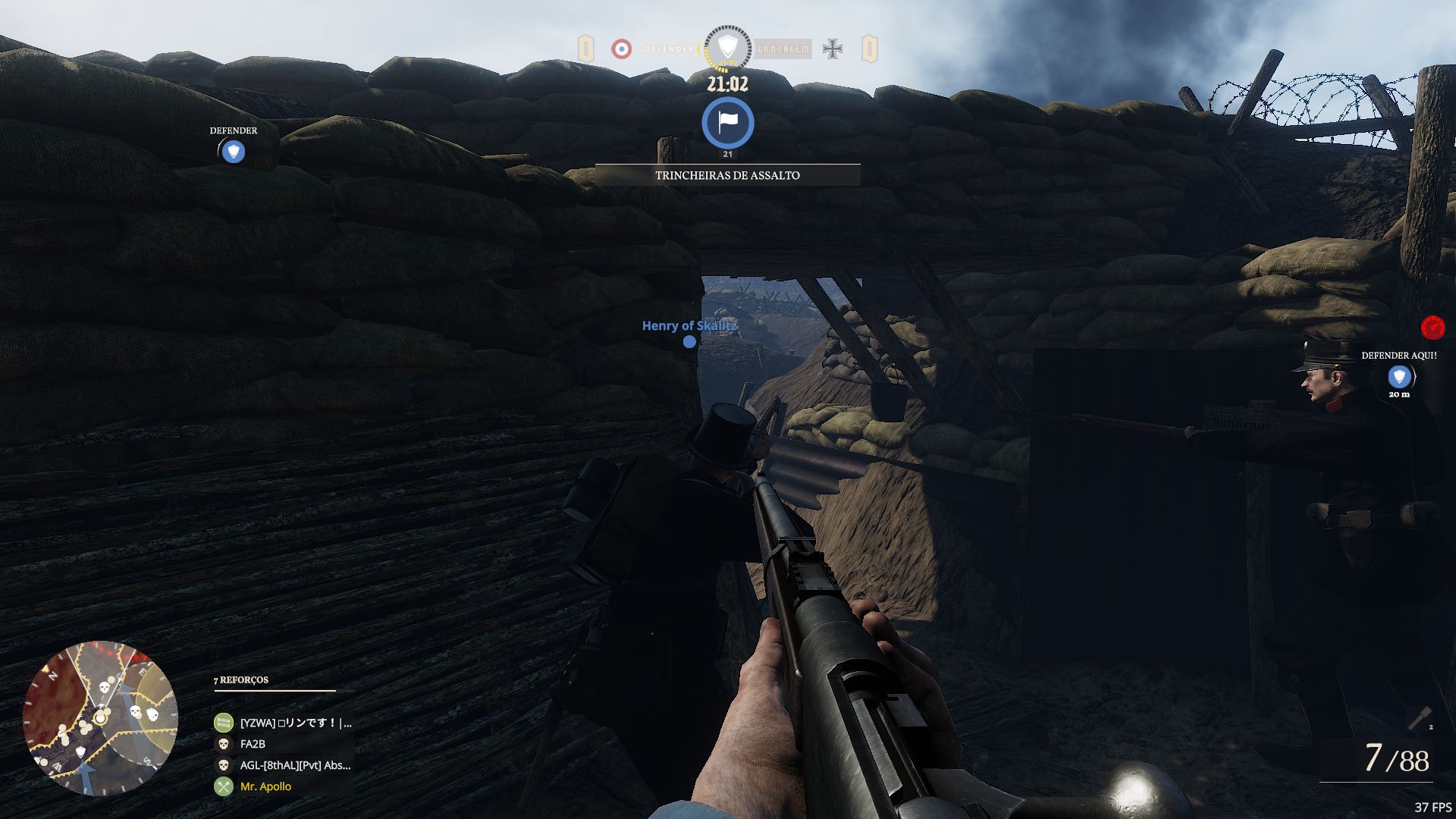
Task: Click the white shield capture-point icon
Action: pyautogui.click(x=726, y=45)
